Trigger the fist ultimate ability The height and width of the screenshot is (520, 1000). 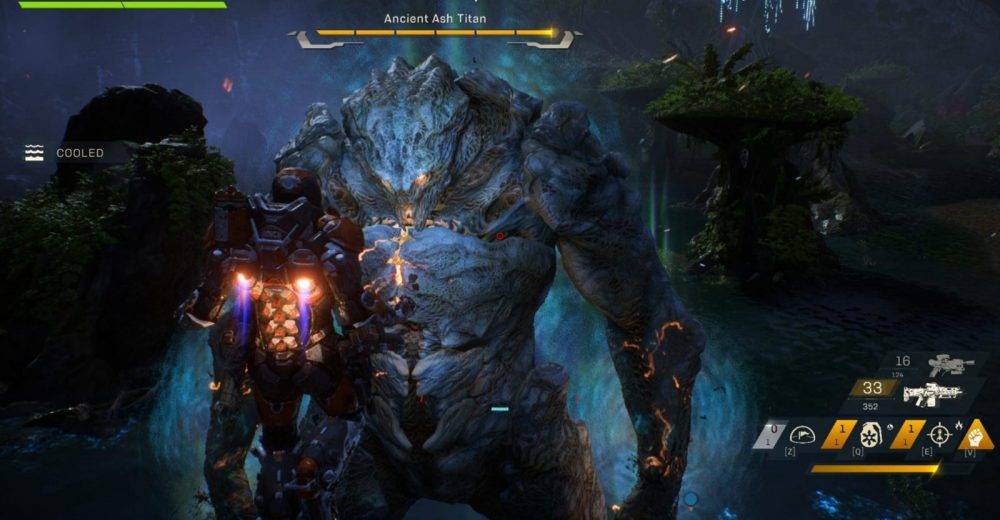pyautogui.click(x=977, y=435)
